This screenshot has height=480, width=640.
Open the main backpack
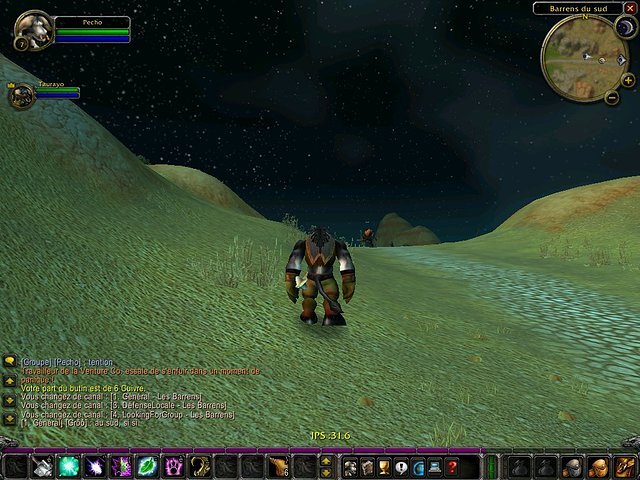point(625,466)
